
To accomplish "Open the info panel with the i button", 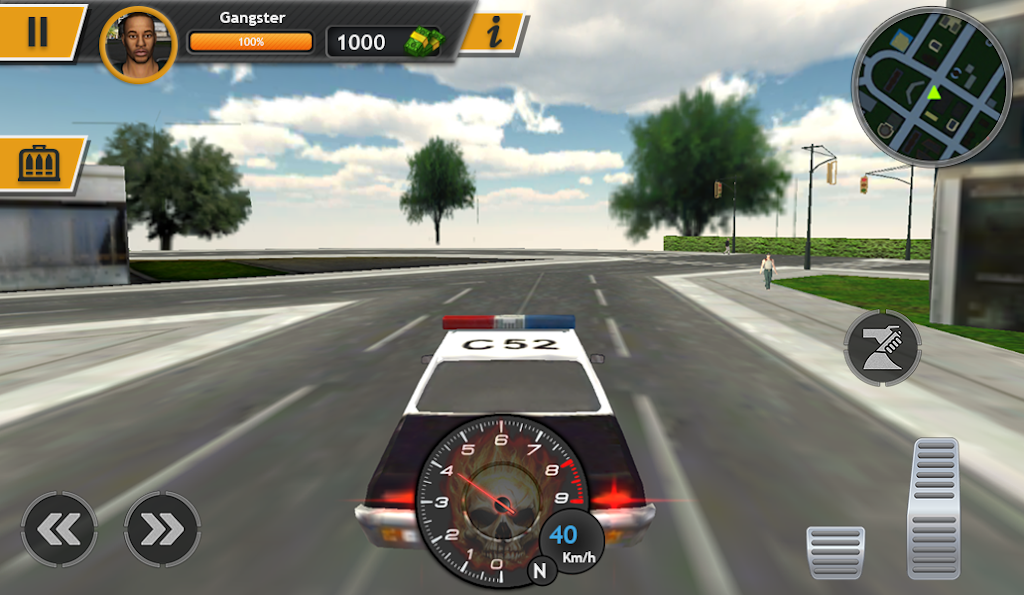I will (492, 34).
